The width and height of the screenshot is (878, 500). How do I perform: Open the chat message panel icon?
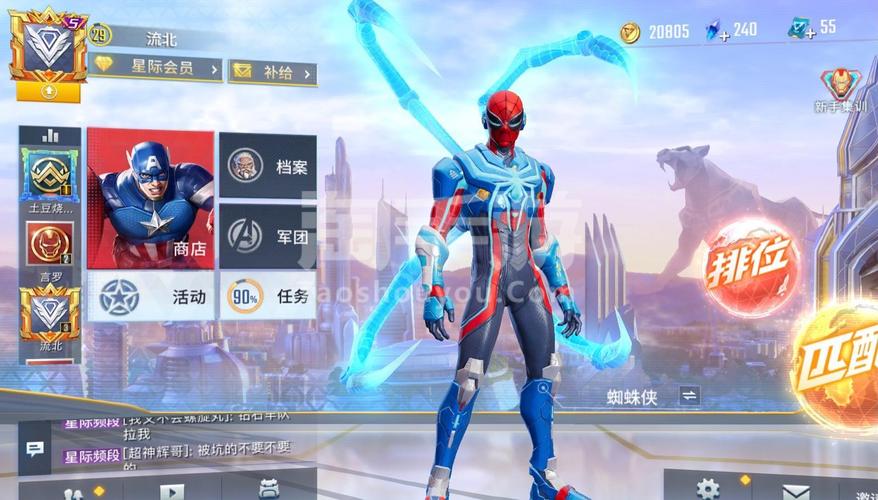tap(34, 450)
